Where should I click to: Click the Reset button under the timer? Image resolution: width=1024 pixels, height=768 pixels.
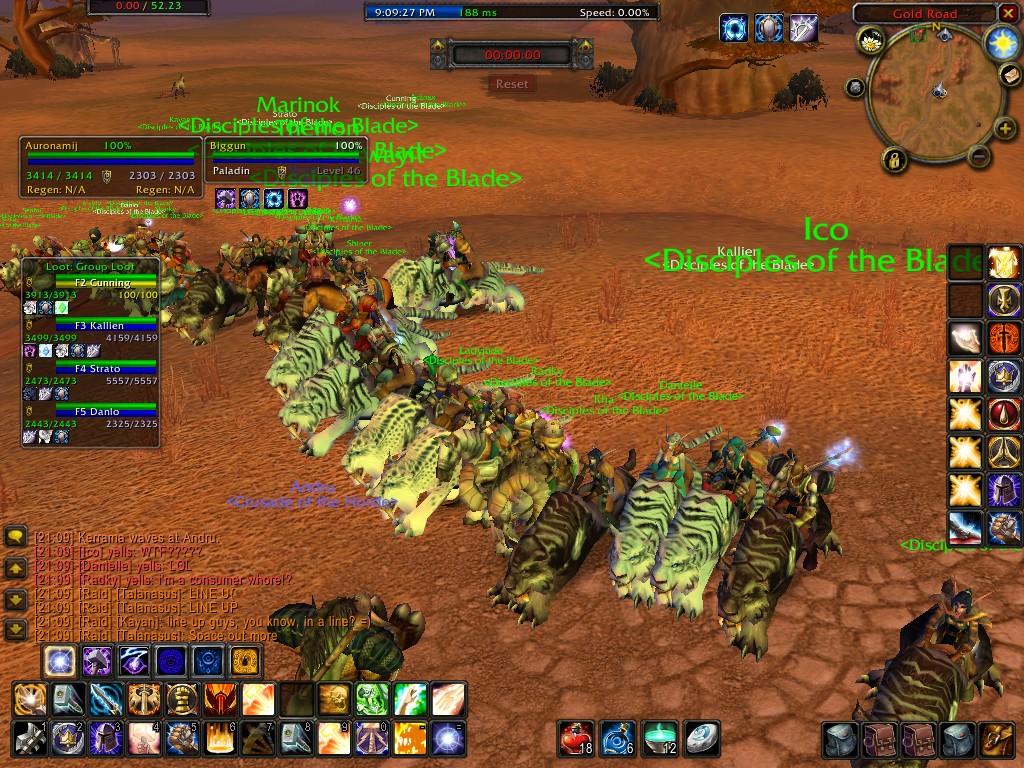pyautogui.click(x=511, y=84)
